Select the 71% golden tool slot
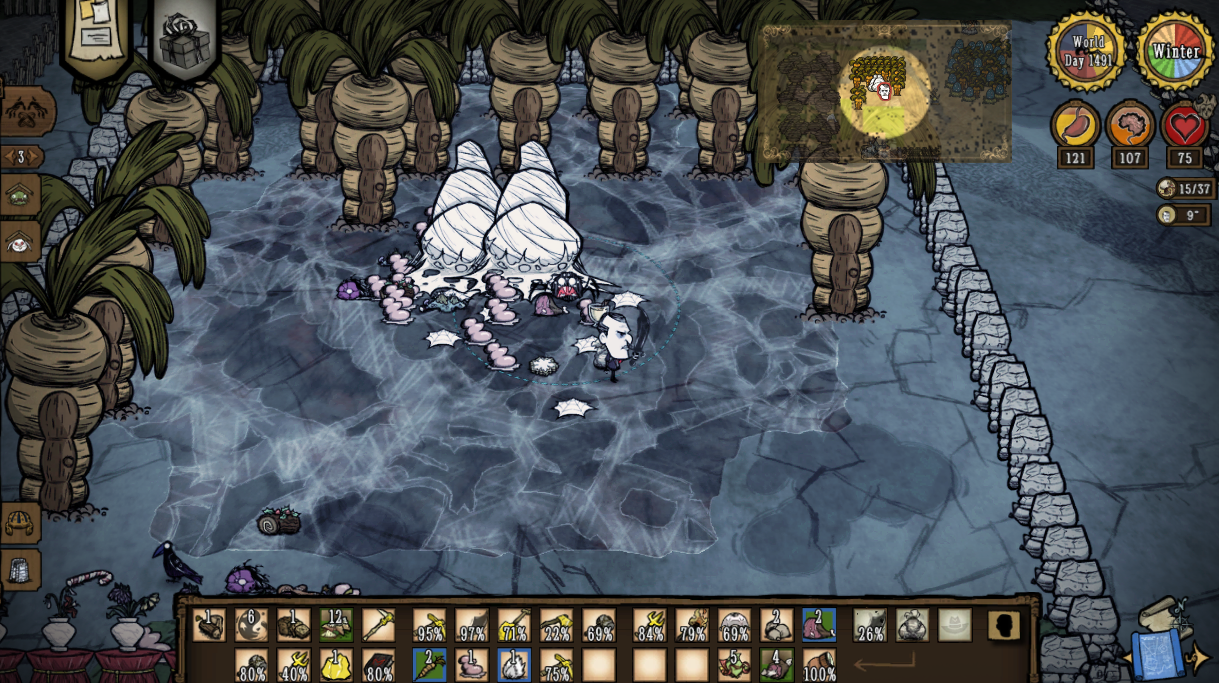Viewport: 1219px width, 683px height. (514, 625)
